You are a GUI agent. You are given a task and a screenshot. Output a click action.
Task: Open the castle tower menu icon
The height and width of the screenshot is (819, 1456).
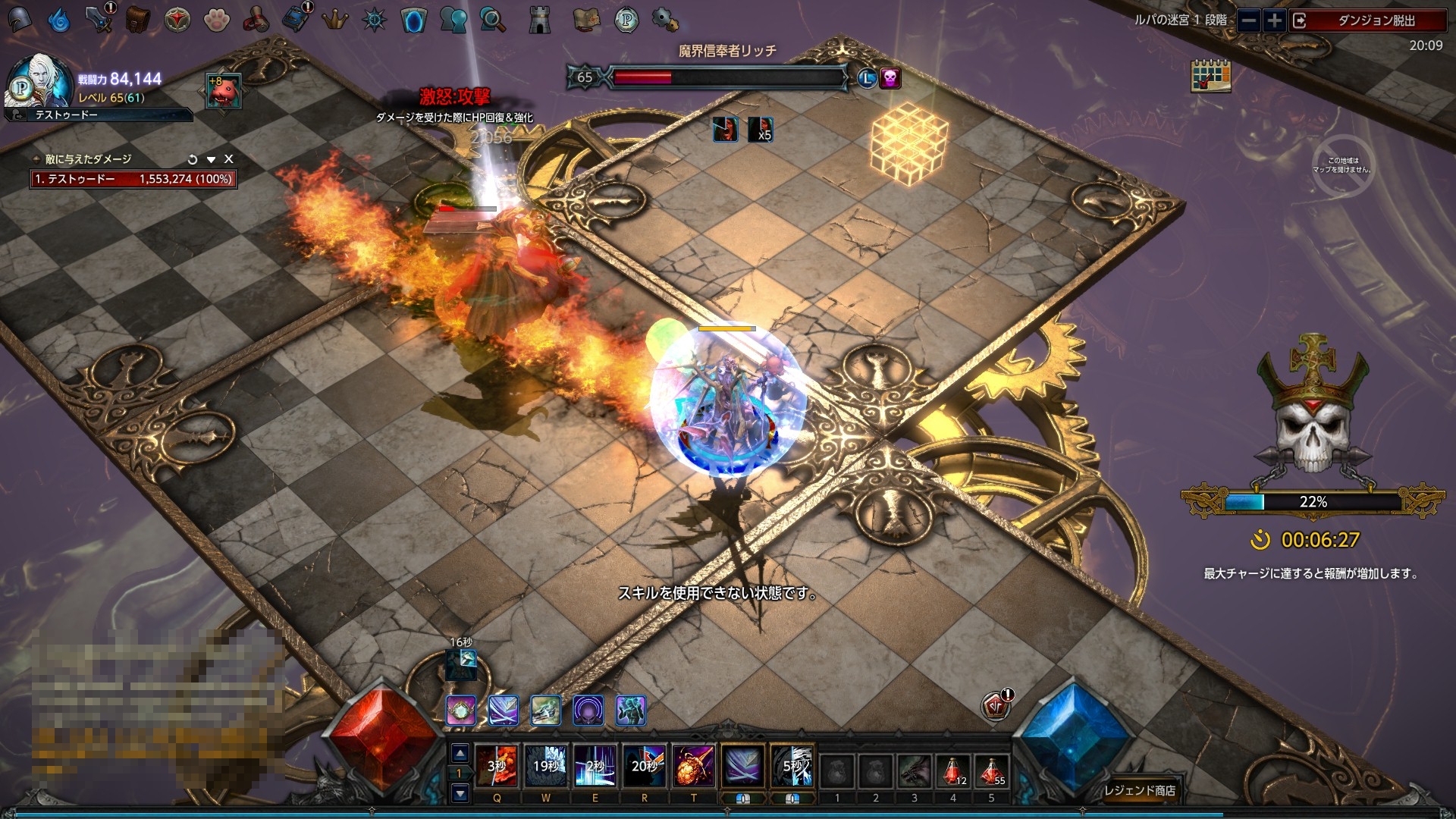(x=539, y=20)
